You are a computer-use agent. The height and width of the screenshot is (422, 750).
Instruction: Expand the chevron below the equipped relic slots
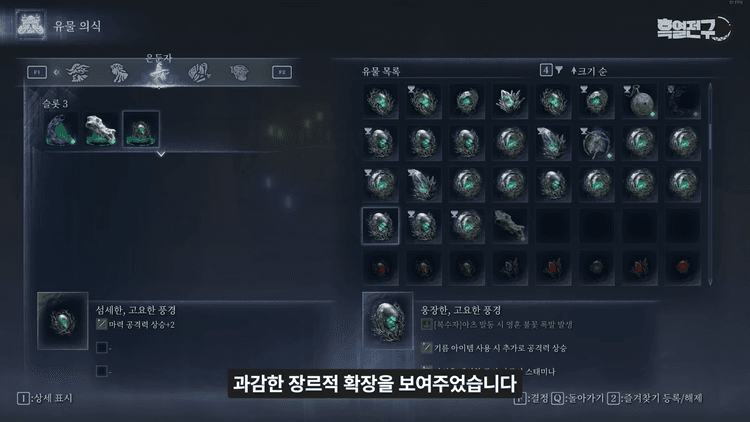click(x=160, y=154)
